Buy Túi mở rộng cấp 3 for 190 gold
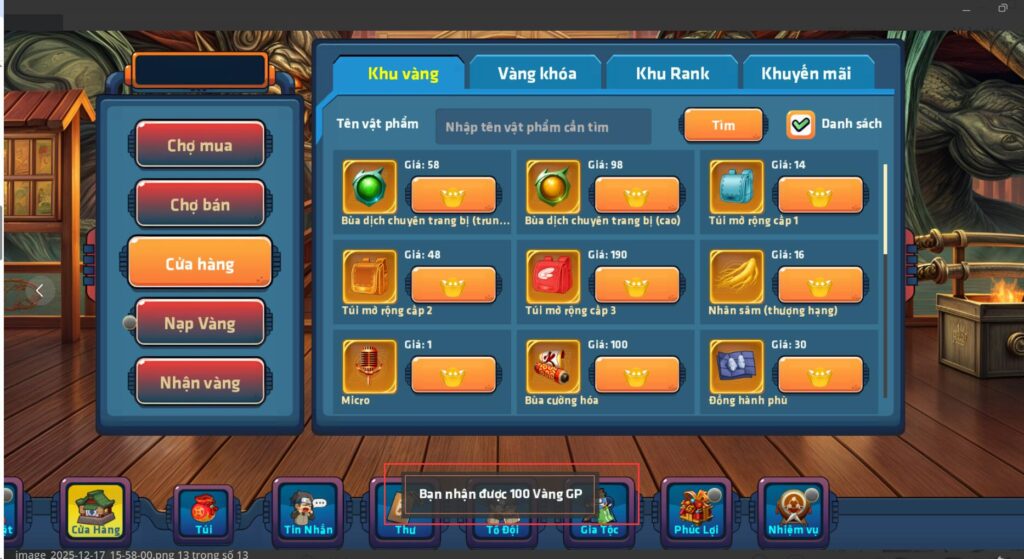Image resolution: width=1024 pixels, height=559 pixels. click(636, 285)
